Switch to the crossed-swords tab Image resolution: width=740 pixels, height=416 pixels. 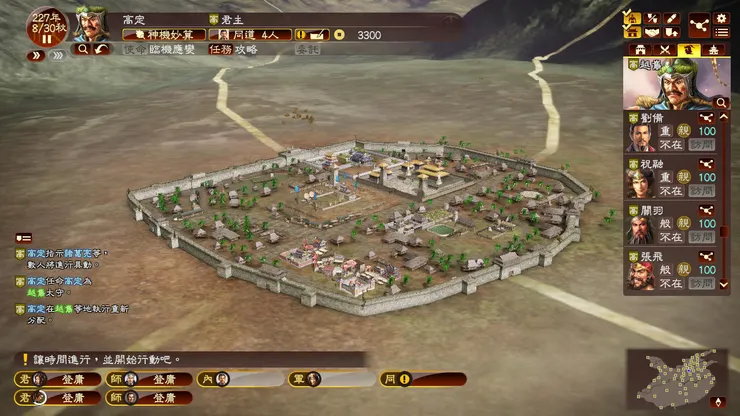(663, 48)
